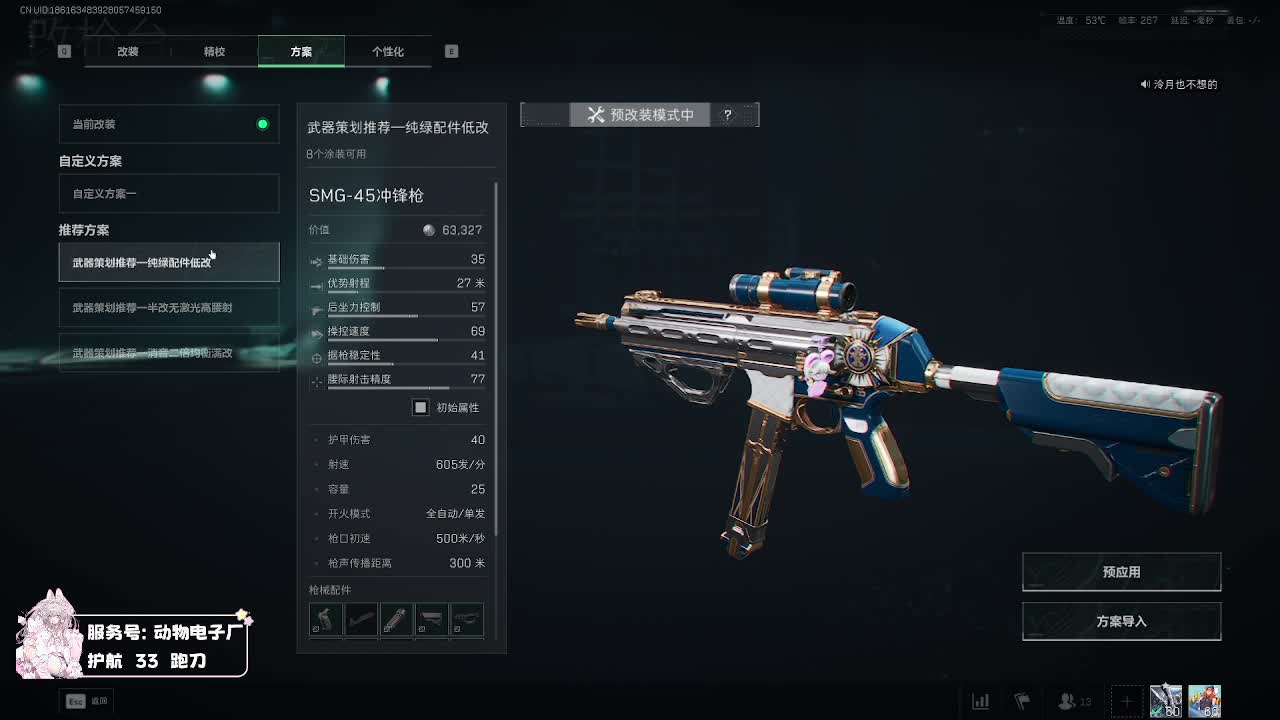Select the 方案 tab

(301, 51)
